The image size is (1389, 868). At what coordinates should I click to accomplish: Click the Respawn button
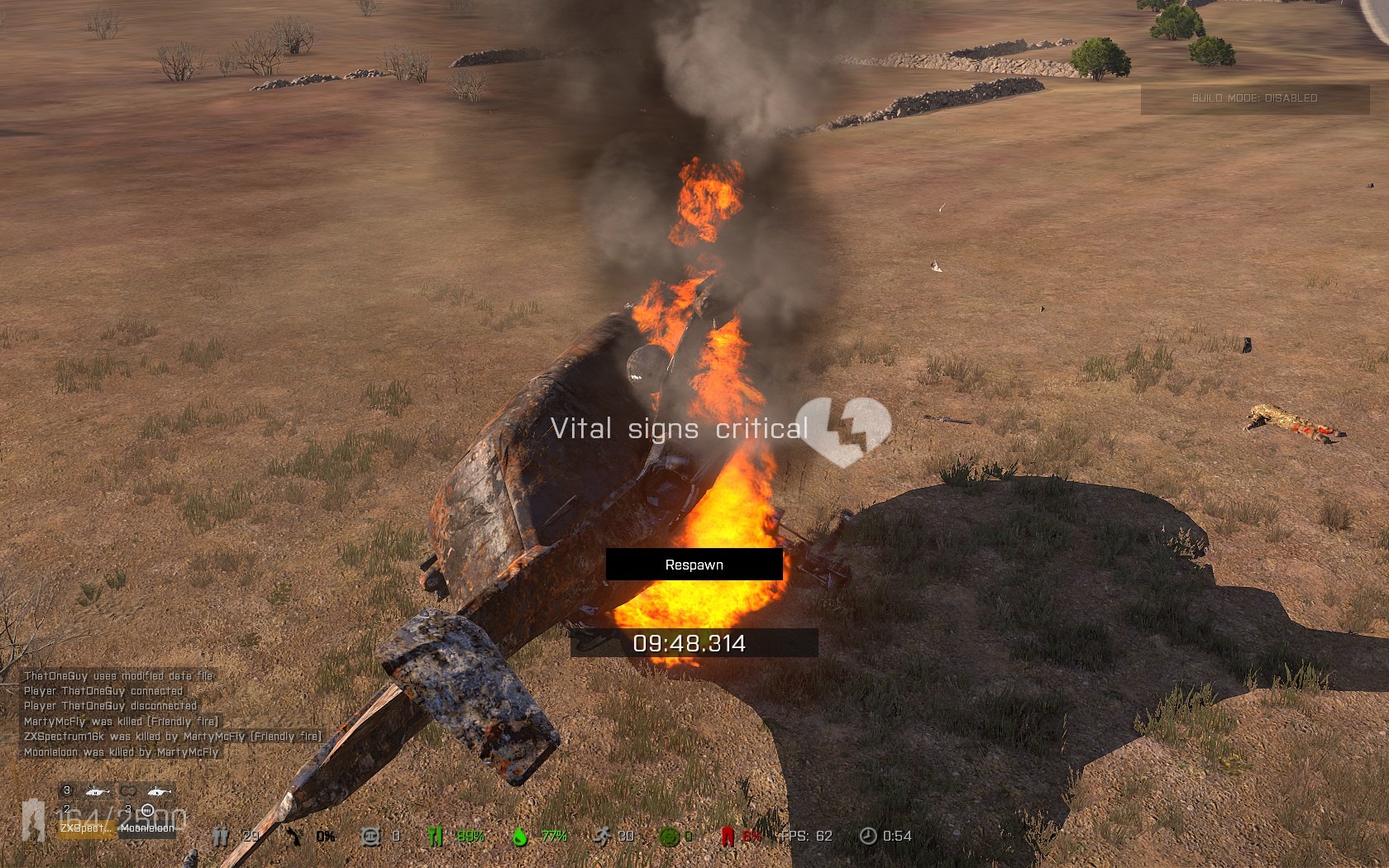pyautogui.click(x=694, y=565)
